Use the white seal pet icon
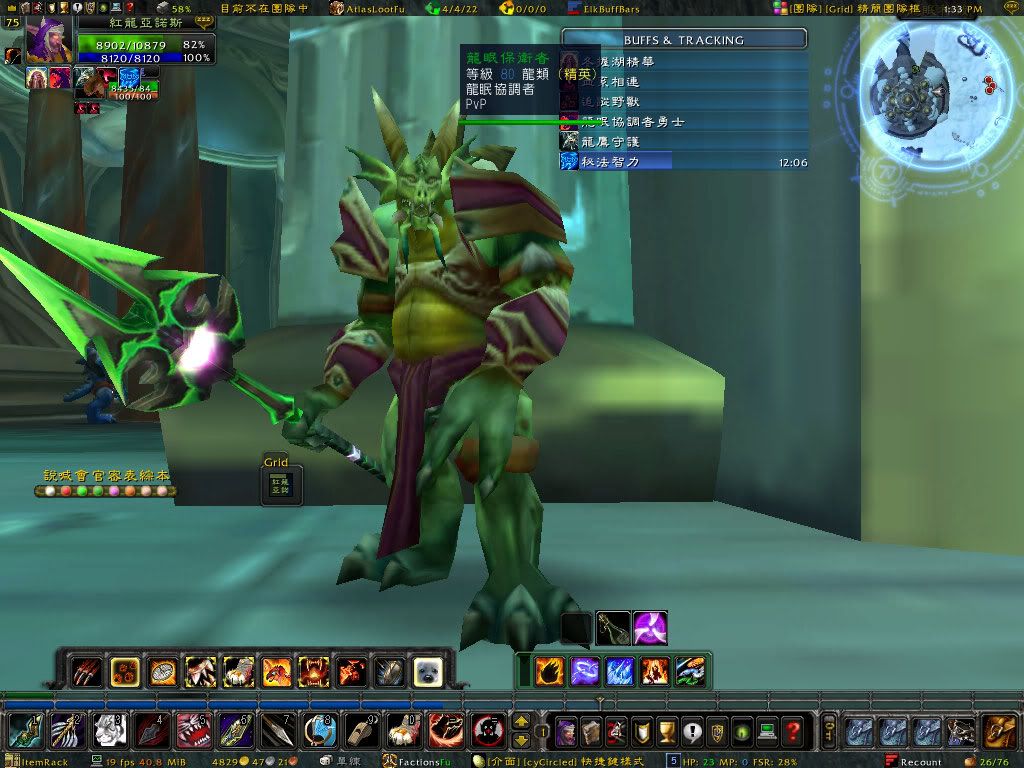The image size is (1024, 768). [428, 671]
